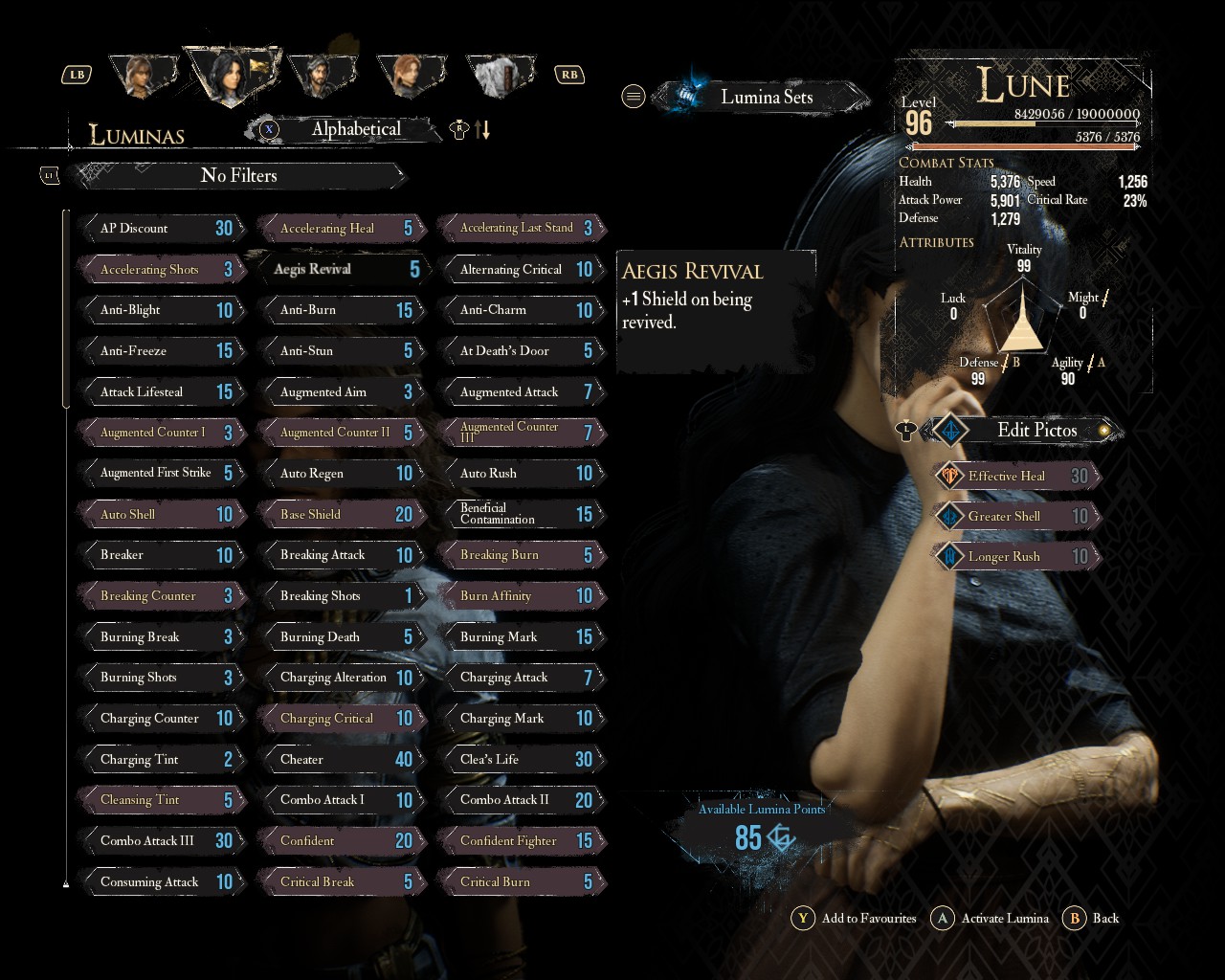
Task: Select the Clea's Life lumina
Action: 521,760
